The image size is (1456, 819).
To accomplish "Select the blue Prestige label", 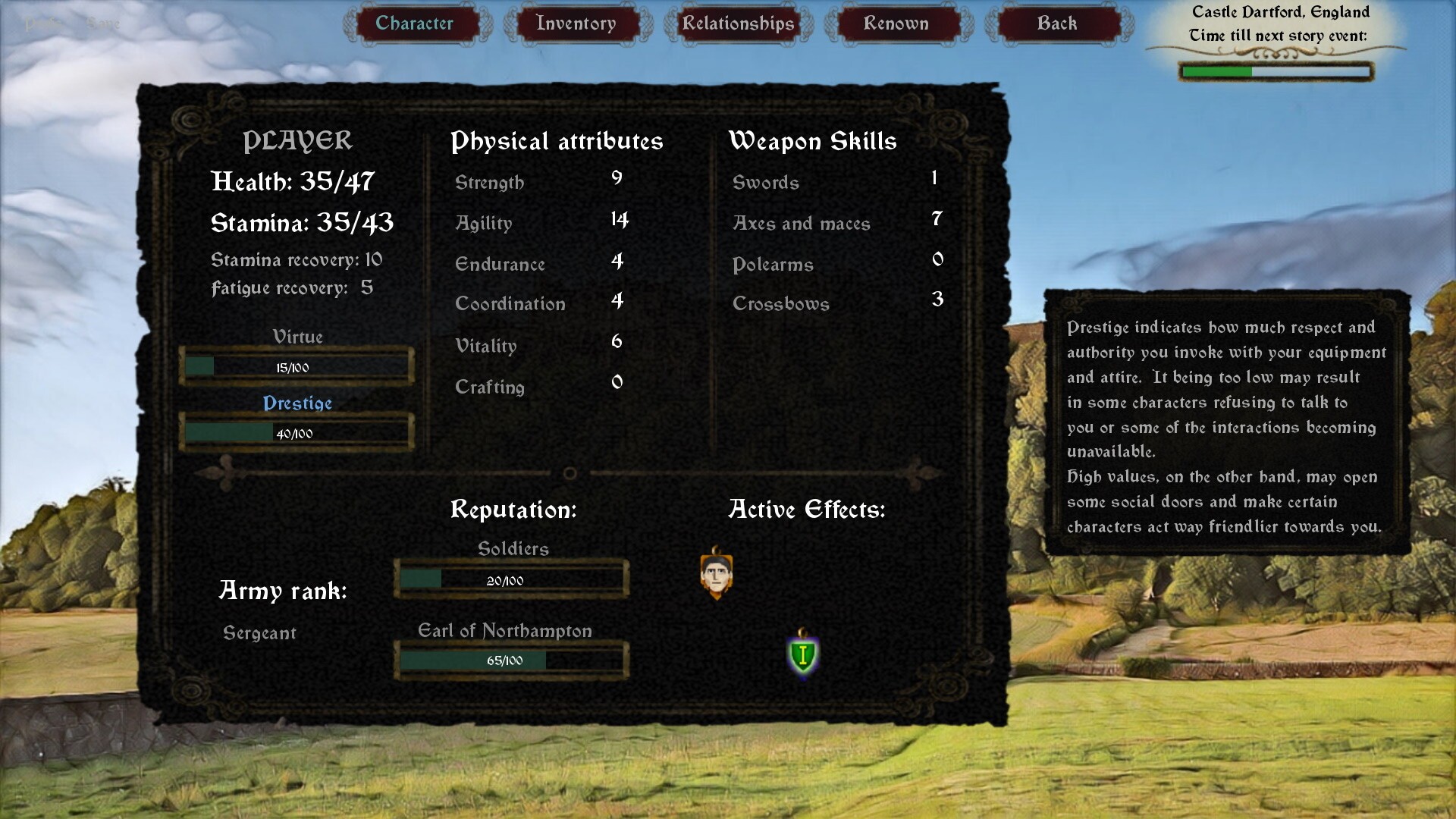I will coord(297,403).
